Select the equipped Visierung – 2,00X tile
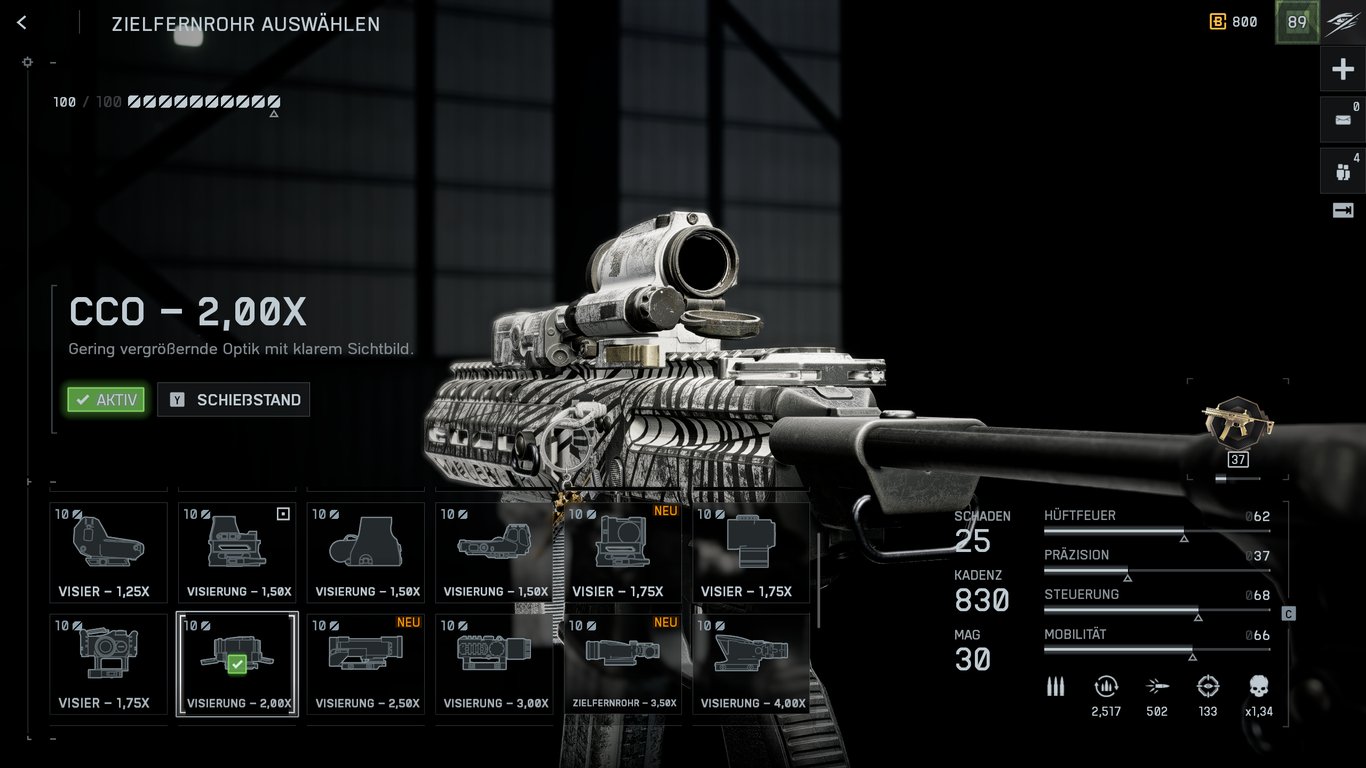Viewport: 1366px width, 768px height. 237,664
